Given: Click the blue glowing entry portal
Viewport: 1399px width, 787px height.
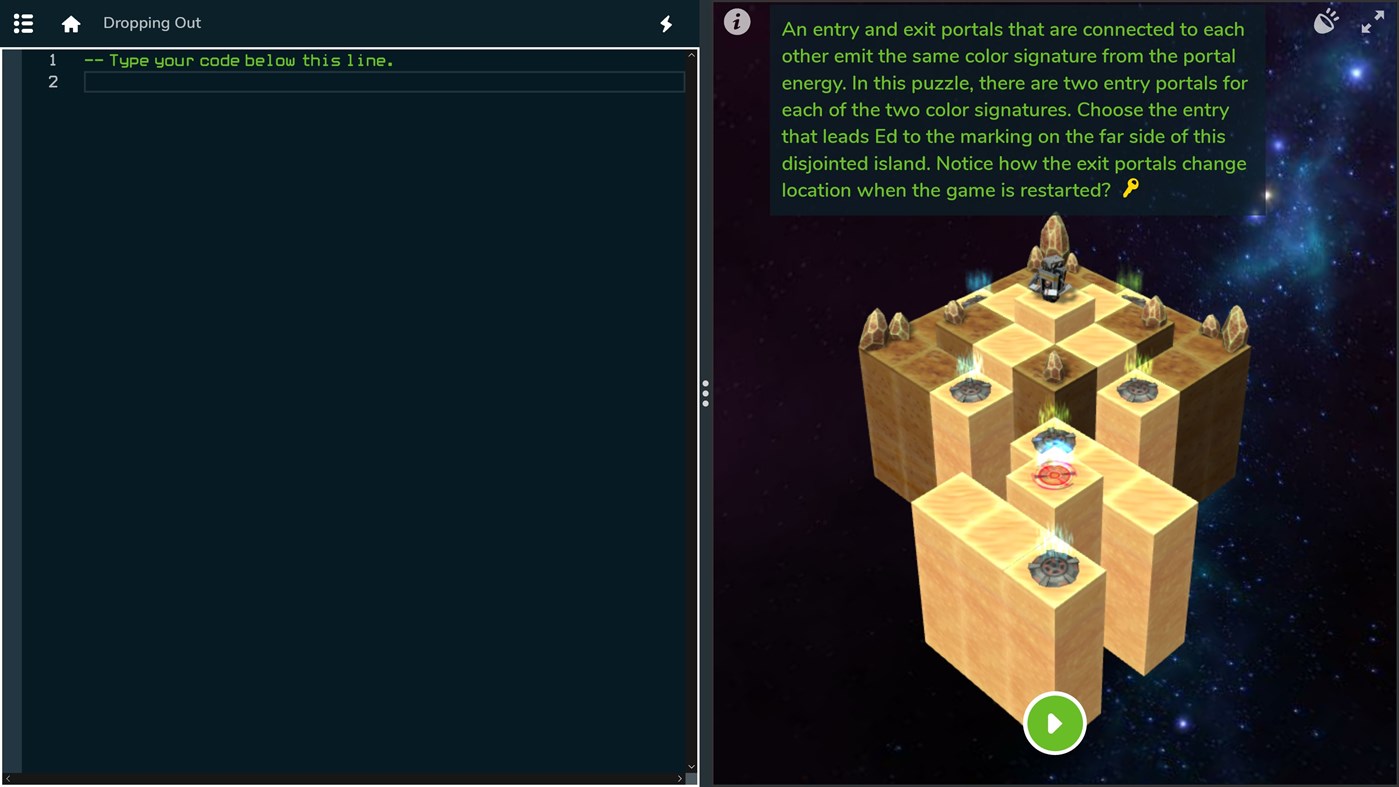Looking at the screenshot, I should (1055, 440).
